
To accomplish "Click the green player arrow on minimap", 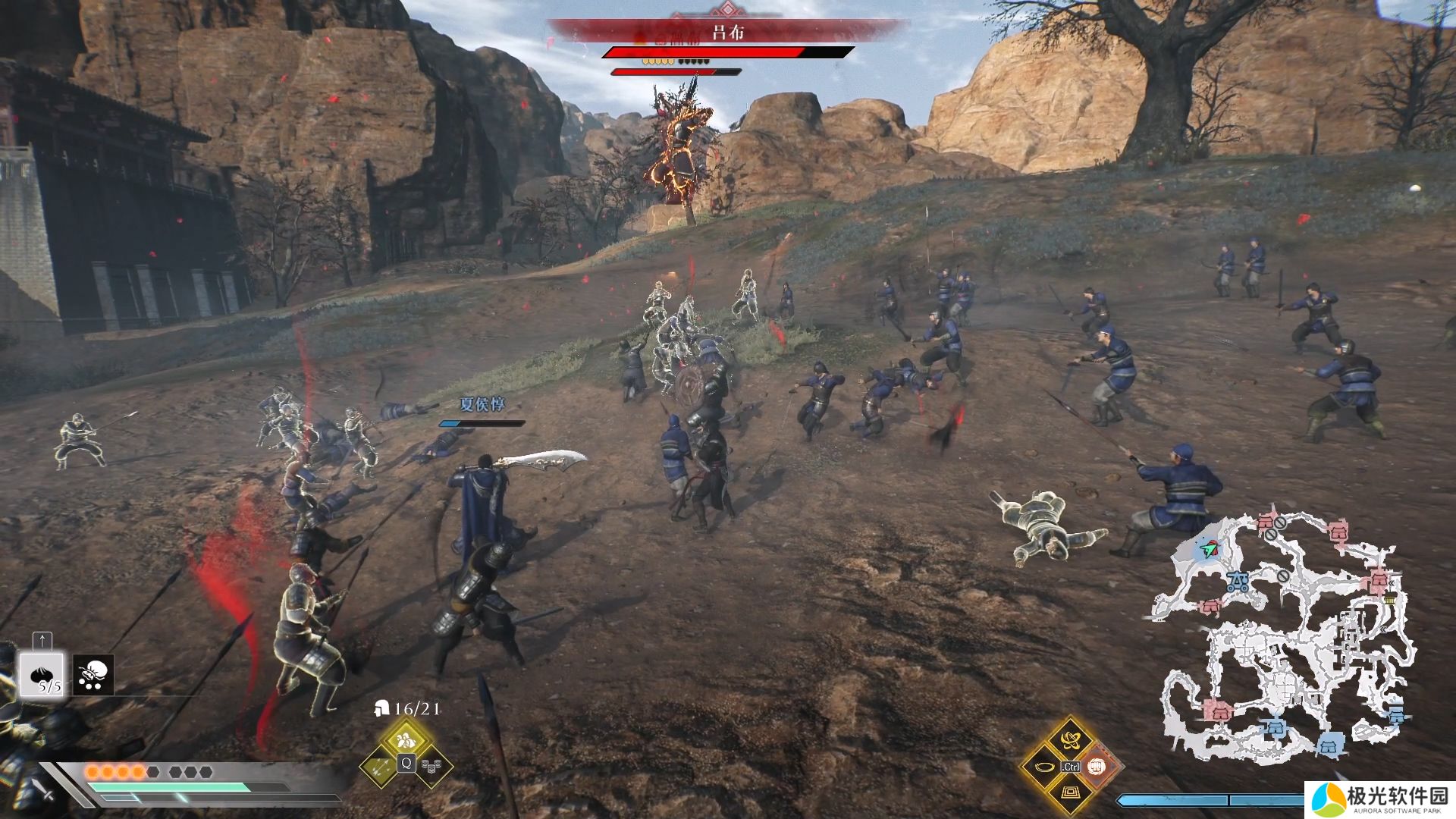I will coord(1210,548).
